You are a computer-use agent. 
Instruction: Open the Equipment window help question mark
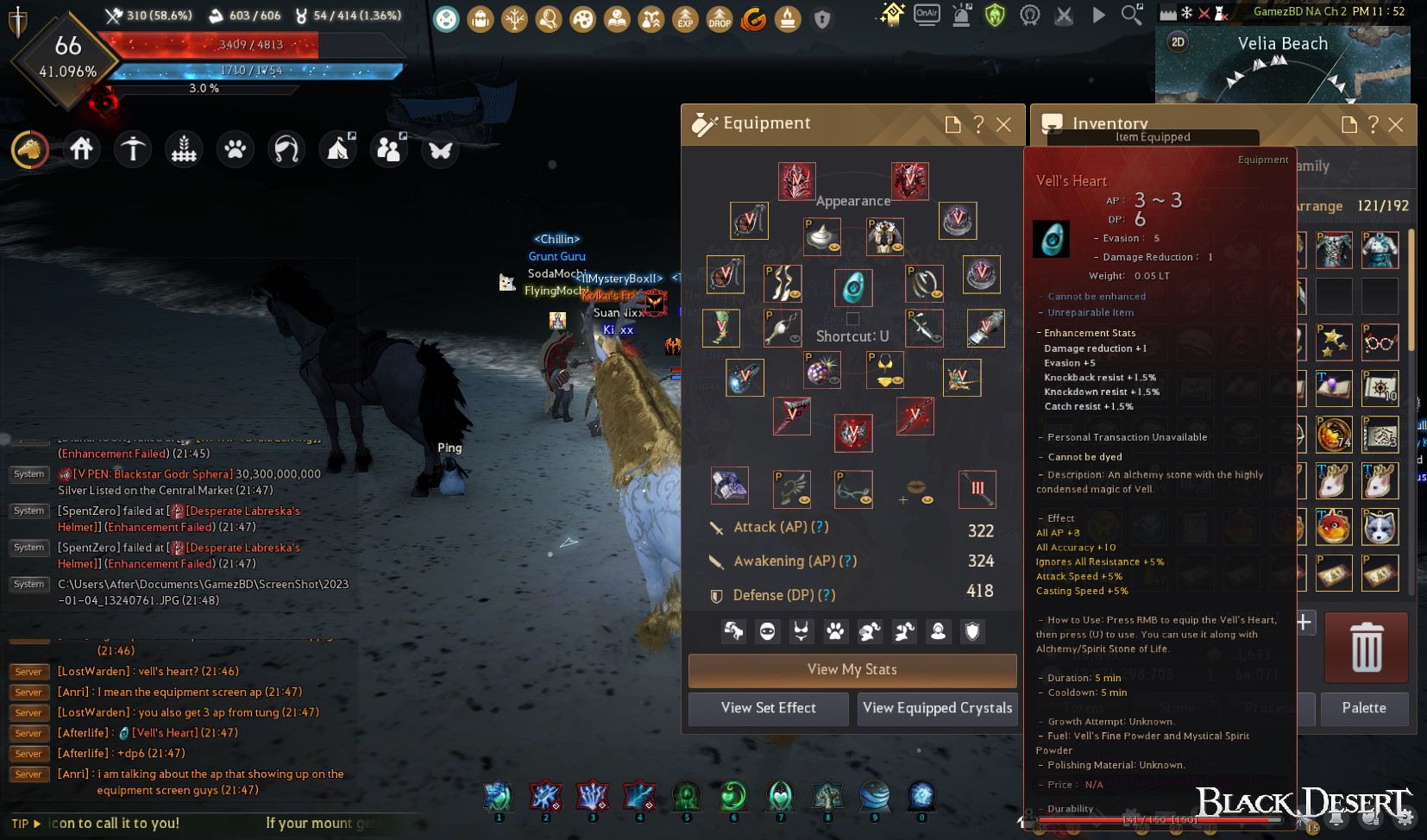[x=978, y=125]
